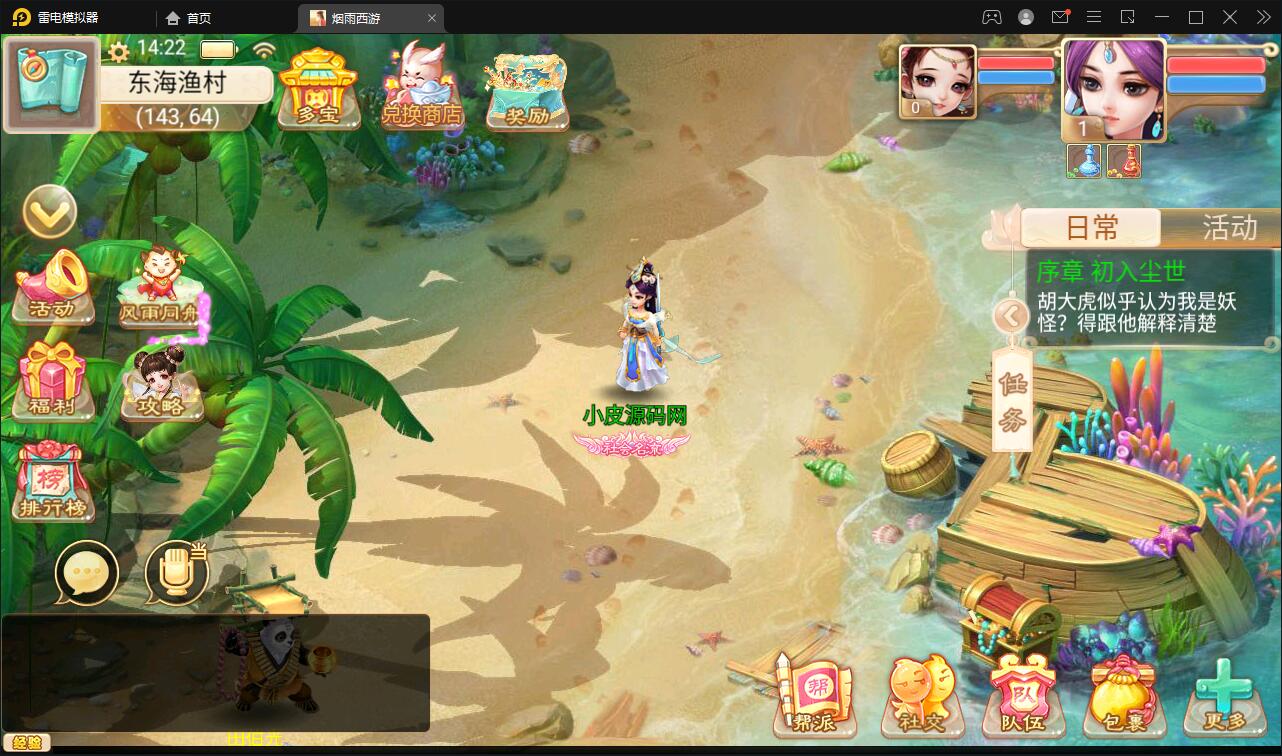Hide the quest panel via side arrow
The height and width of the screenshot is (756, 1282).
point(1012,316)
